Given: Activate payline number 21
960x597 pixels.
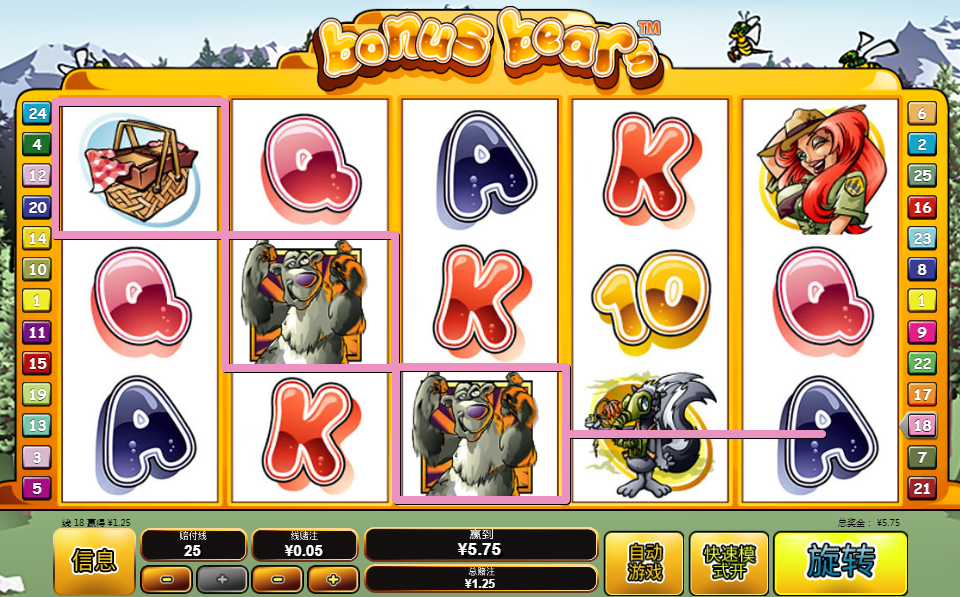Looking at the screenshot, I should [921, 488].
